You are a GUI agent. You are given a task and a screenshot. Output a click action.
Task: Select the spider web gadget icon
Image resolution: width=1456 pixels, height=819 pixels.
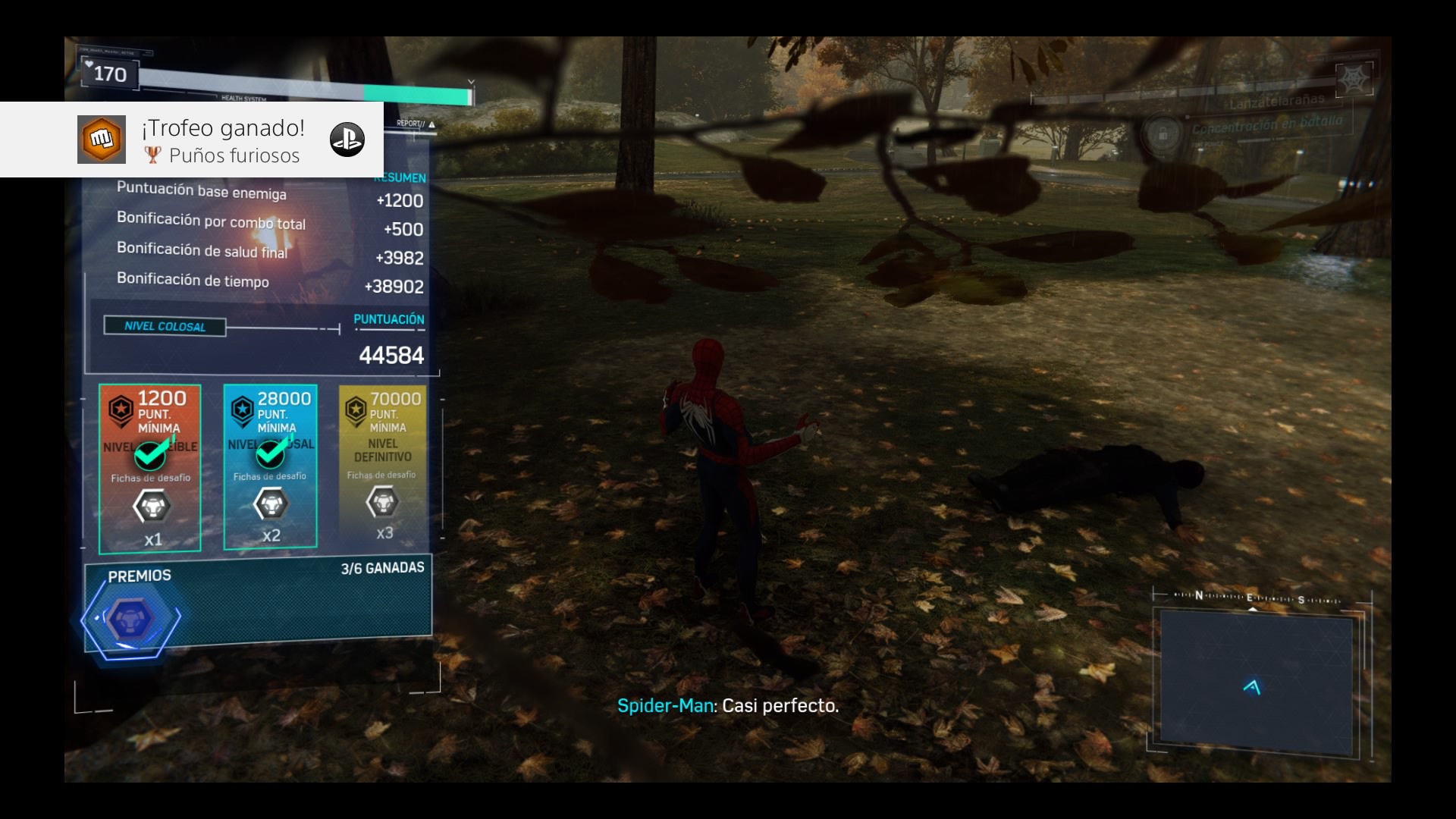[1354, 78]
